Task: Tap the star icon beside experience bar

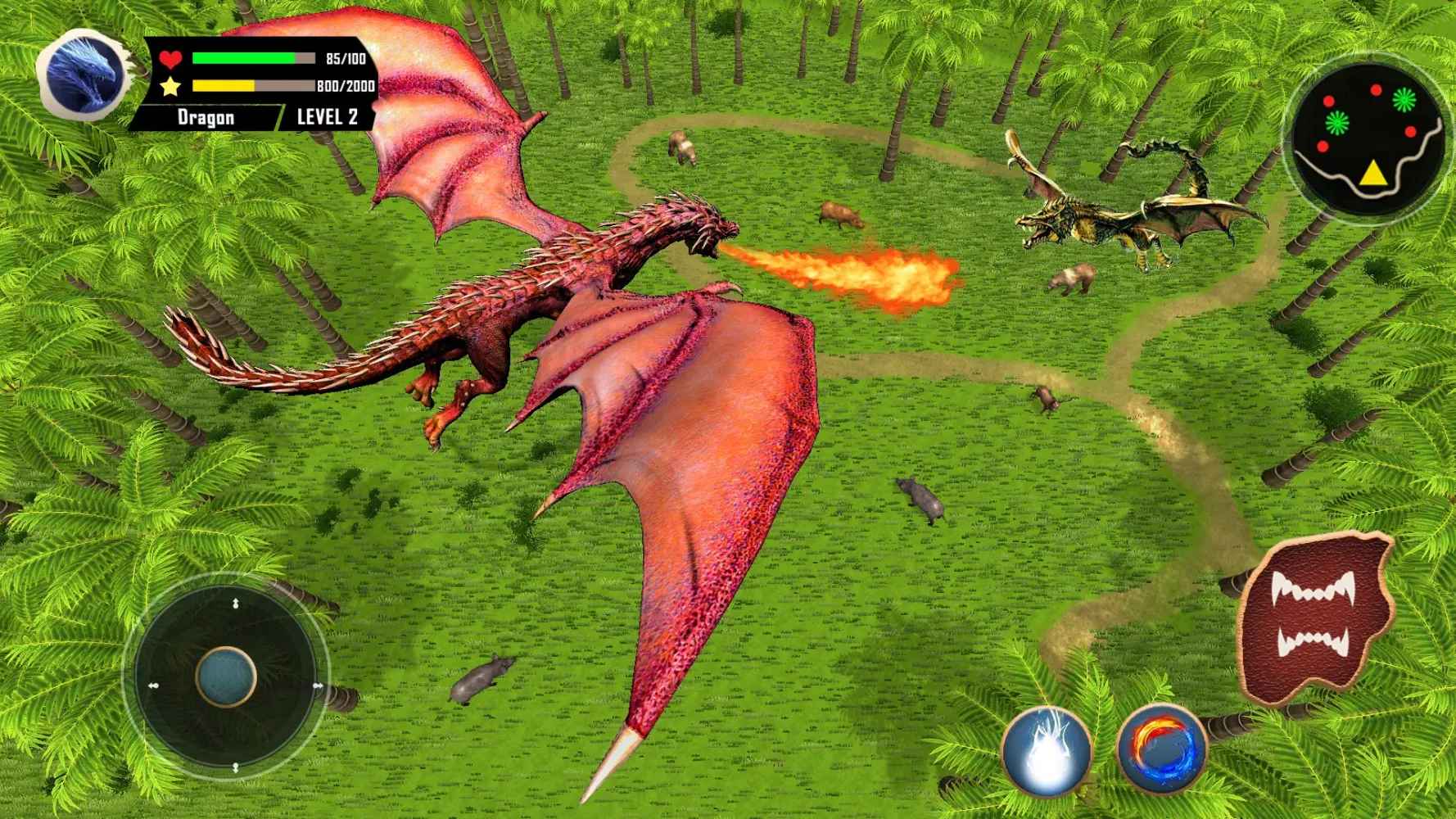Action: (x=170, y=84)
